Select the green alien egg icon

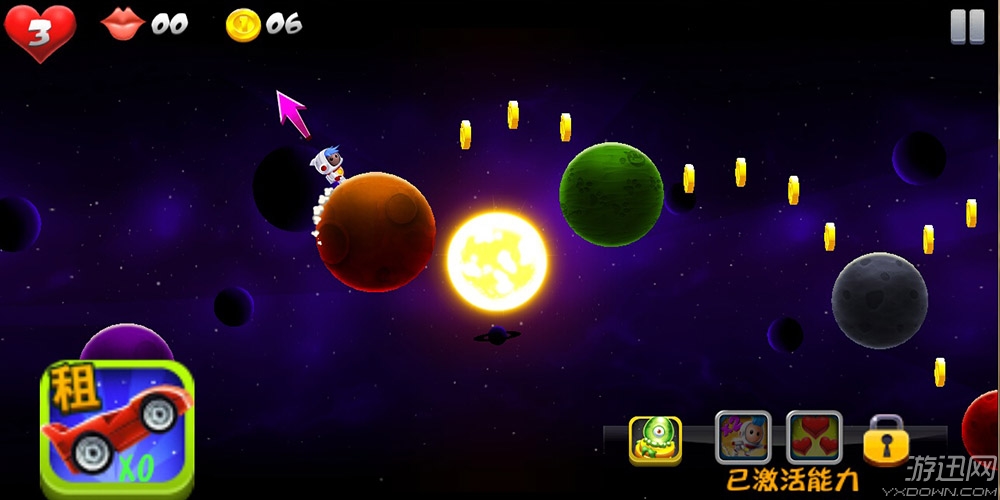pos(655,440)
